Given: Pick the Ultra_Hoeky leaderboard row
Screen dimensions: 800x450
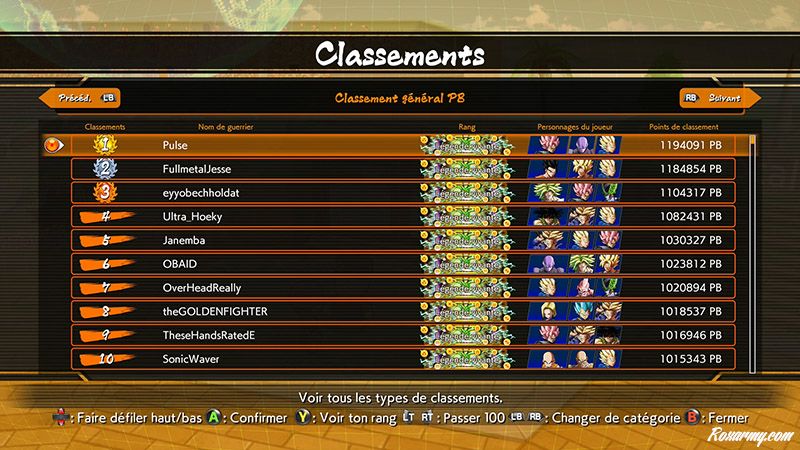Looking at the screenshot, I should tap(400, 216).
